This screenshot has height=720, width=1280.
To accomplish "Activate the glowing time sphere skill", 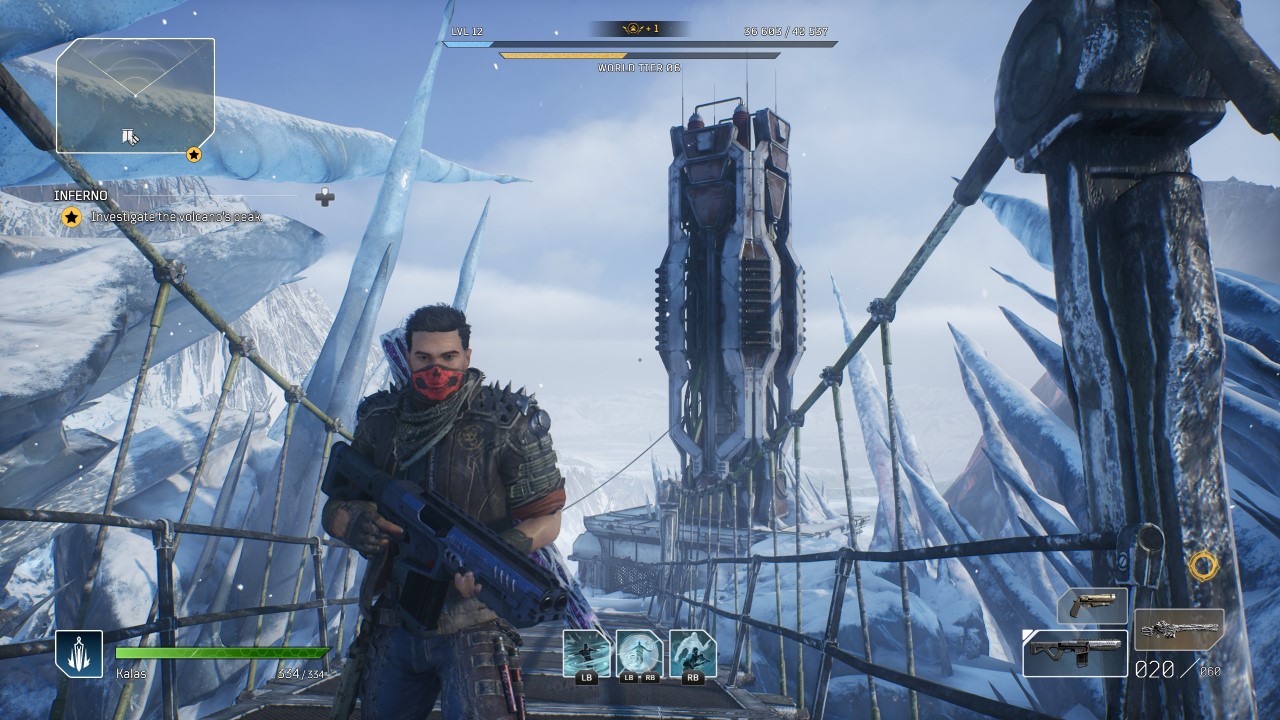I will [x=640, y=653].
